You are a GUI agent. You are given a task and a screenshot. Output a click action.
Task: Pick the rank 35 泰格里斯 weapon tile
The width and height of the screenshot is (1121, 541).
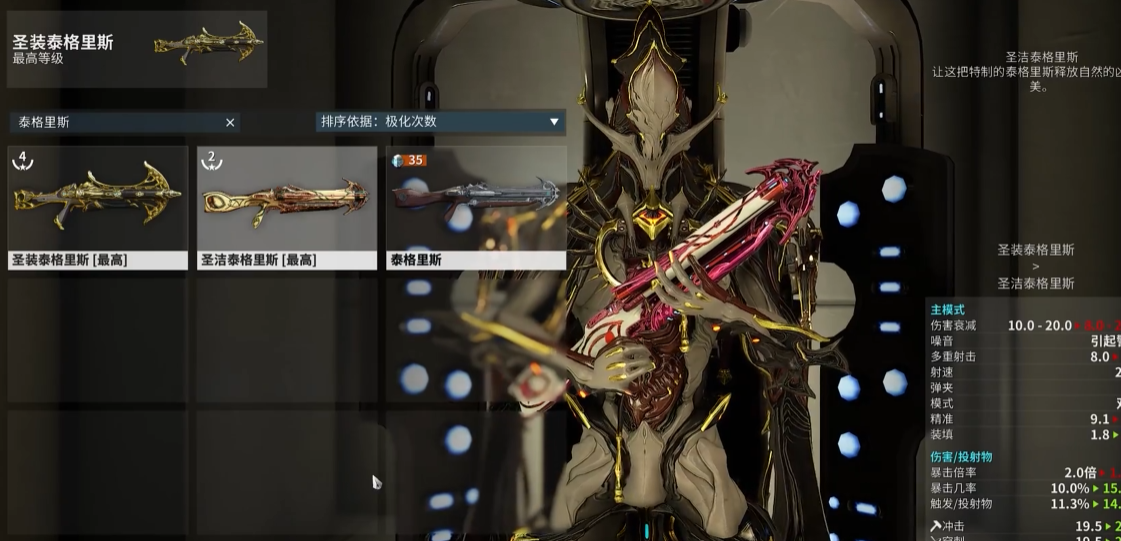click(476, 208)
